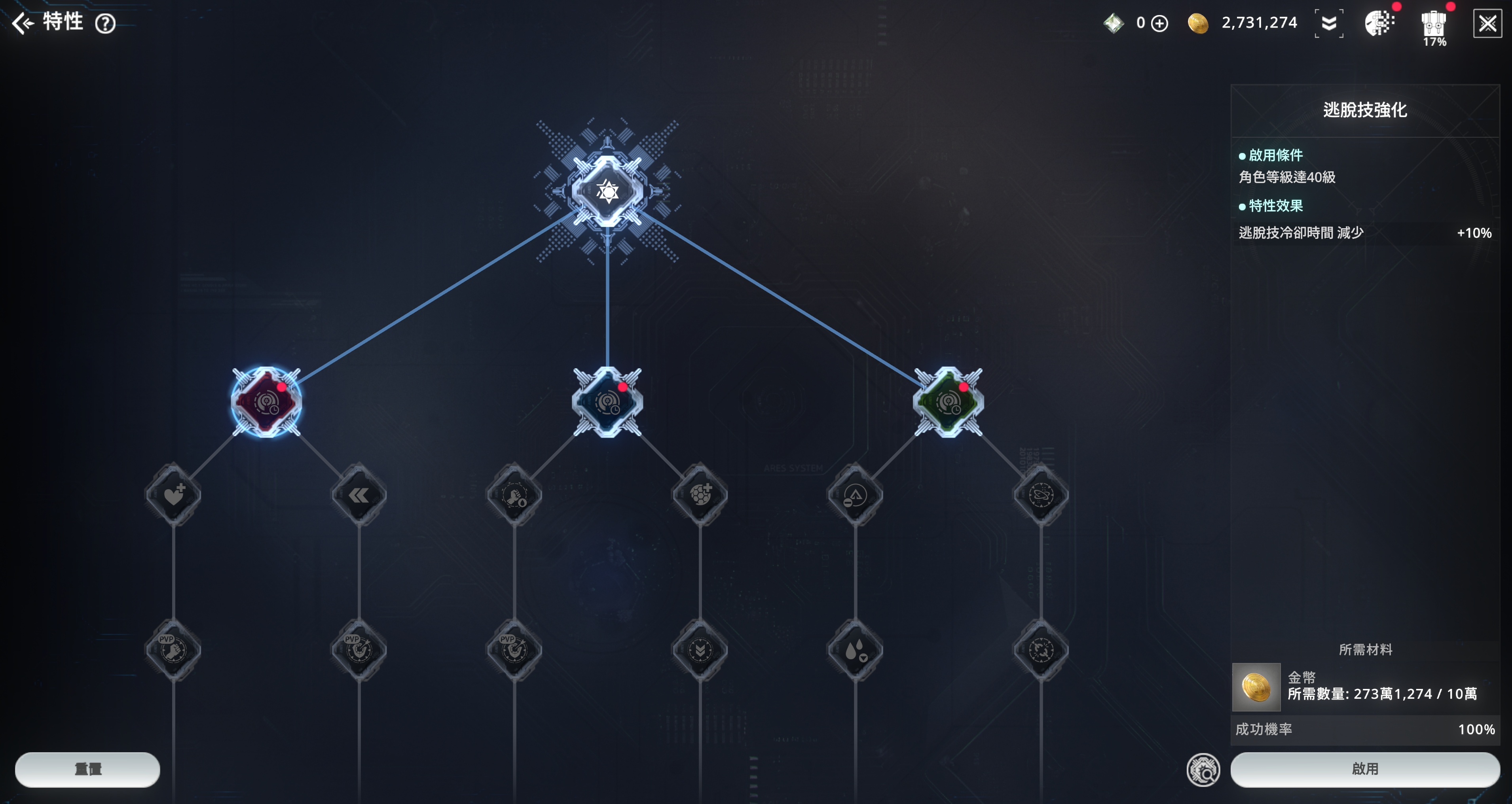Open the question mark help info
The height and width of the screenshot is (804, 1512).
(x=106, y=24)
